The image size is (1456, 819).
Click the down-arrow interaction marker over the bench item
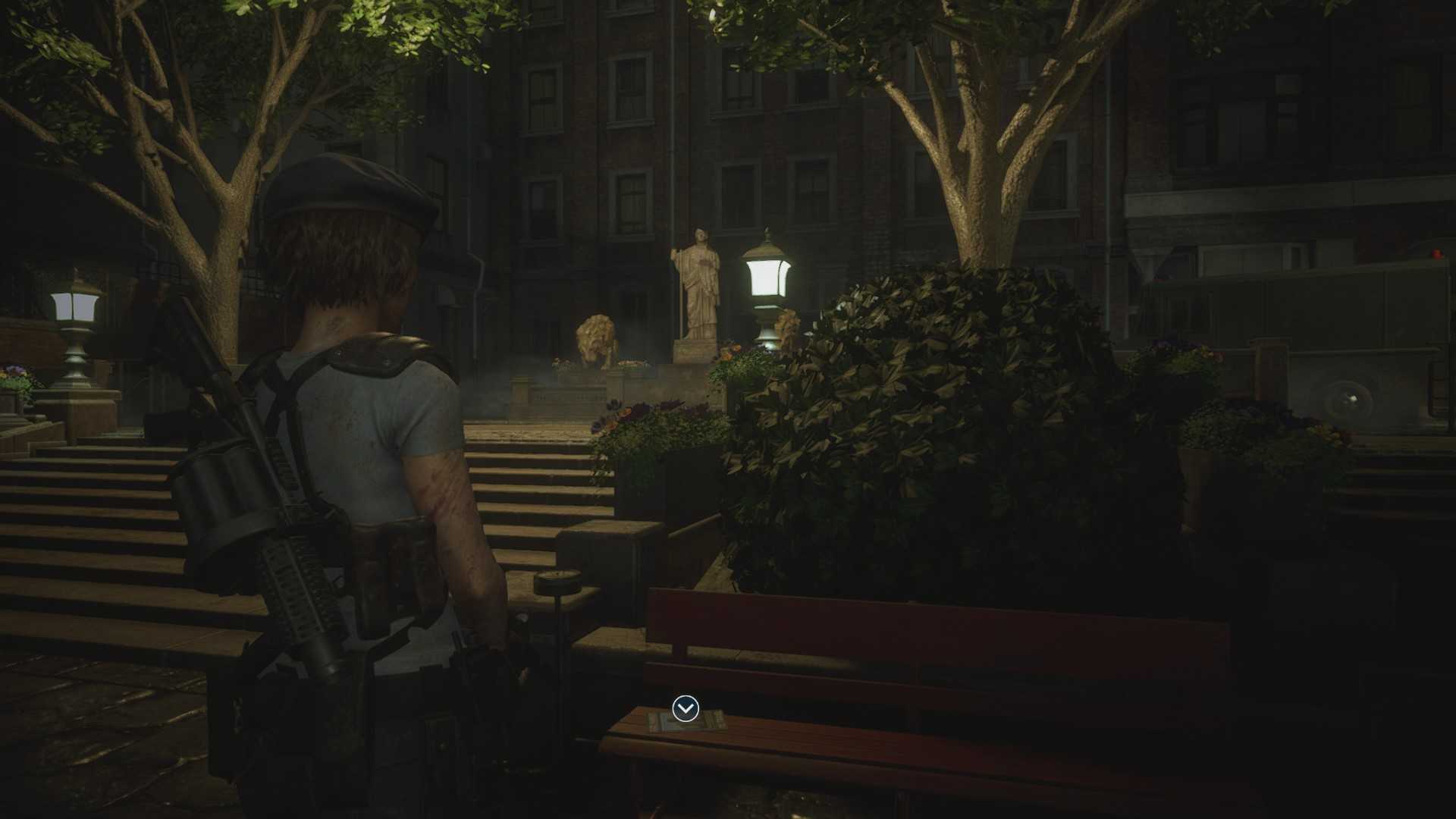click(x=686, y=708)
